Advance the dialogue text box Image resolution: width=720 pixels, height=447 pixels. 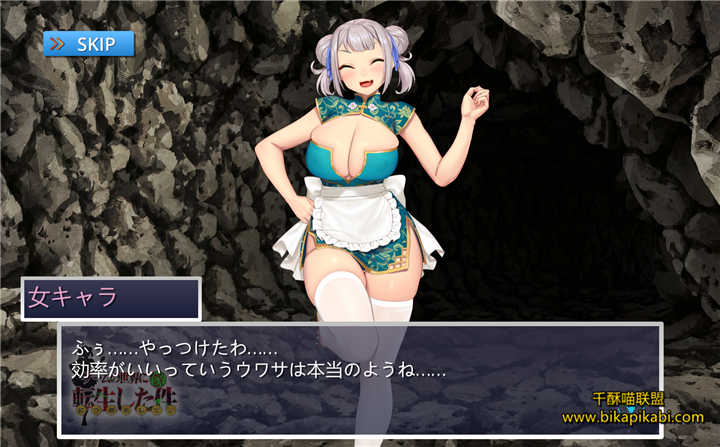pos(359,379)
